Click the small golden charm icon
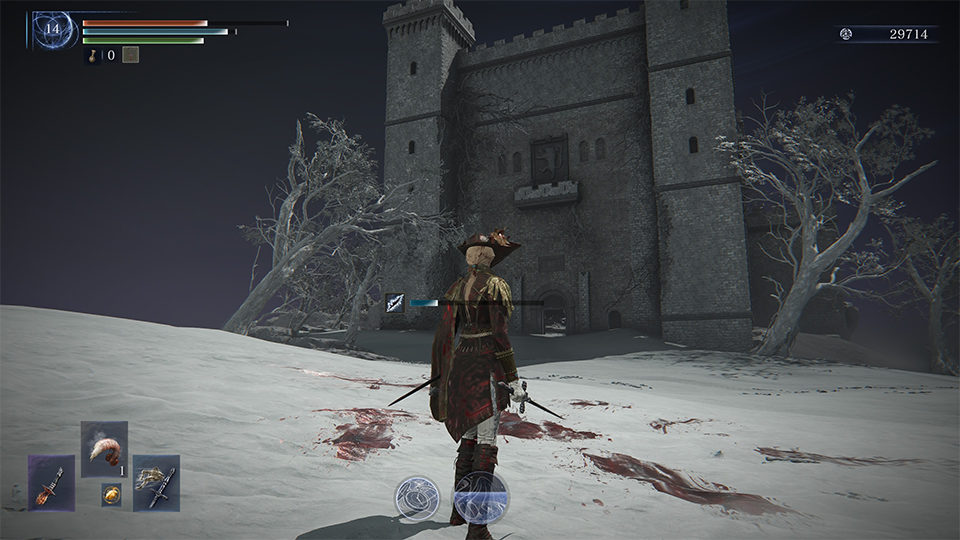The image size is (960, 540). [x=110, y=494]
